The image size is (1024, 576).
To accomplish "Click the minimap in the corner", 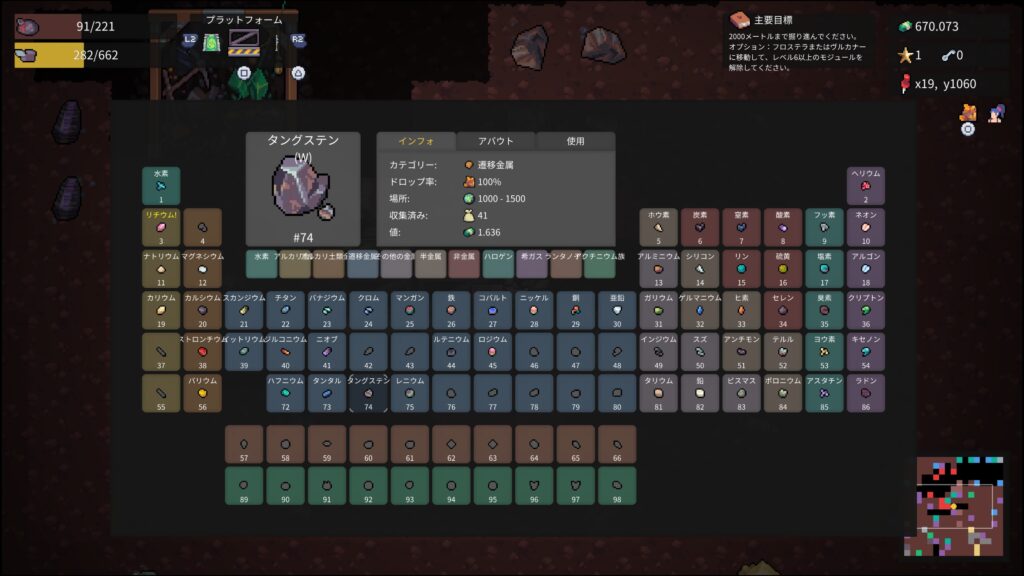I will (954, 506).
